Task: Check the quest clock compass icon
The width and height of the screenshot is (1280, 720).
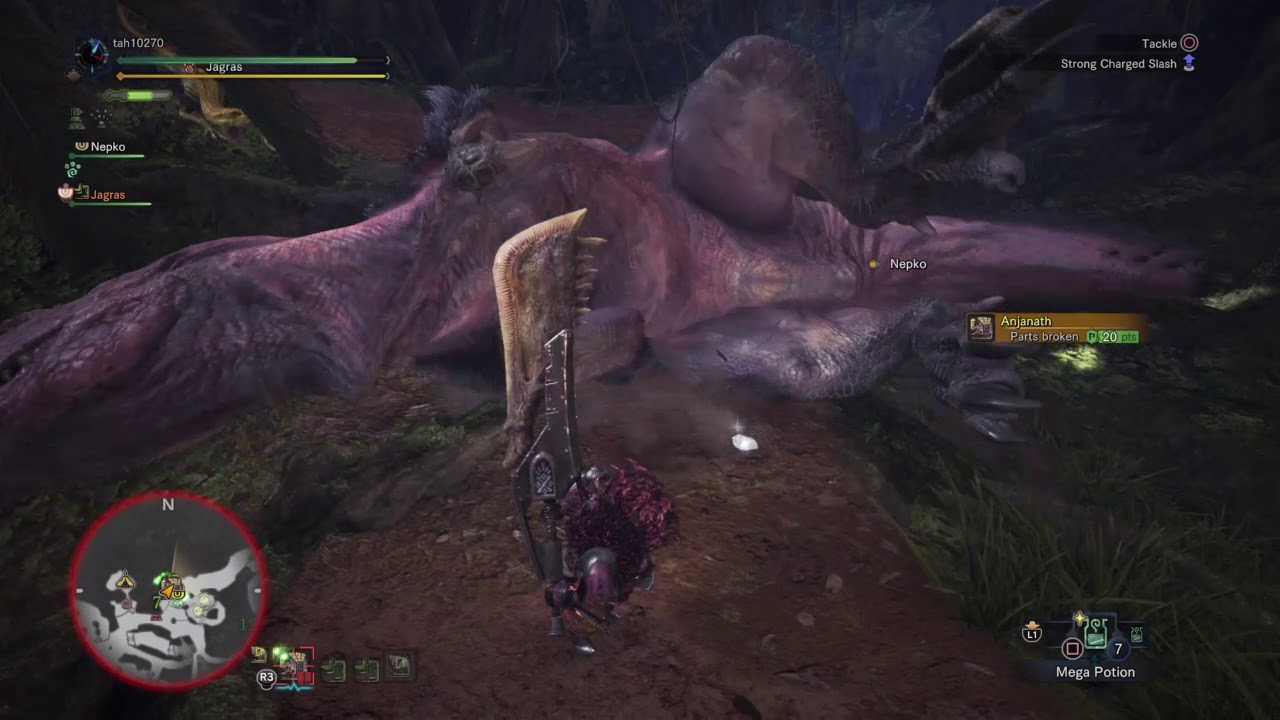Action: click(91, 53)
